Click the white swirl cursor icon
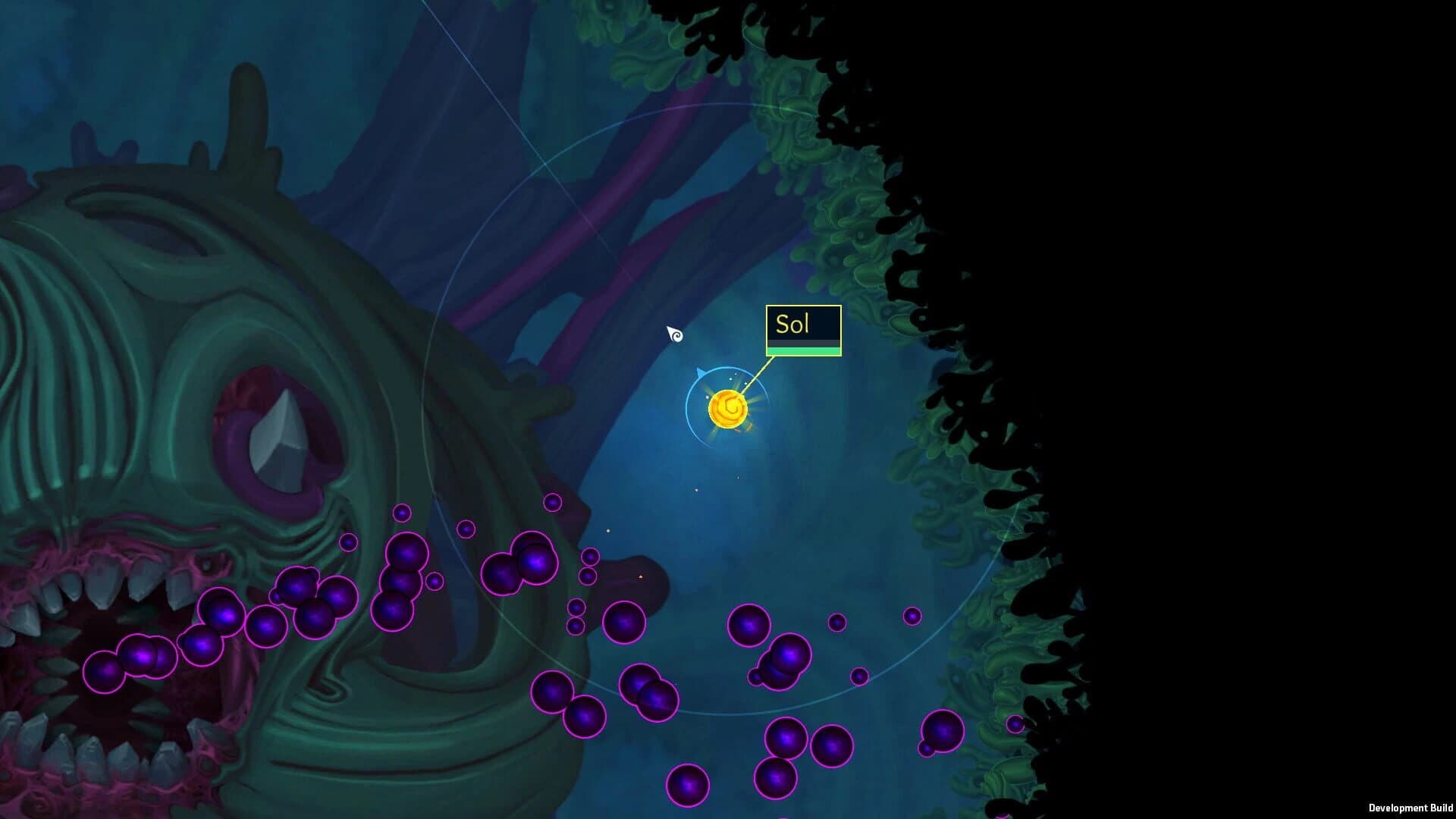 pyautogui.click(x=675, y=334)
